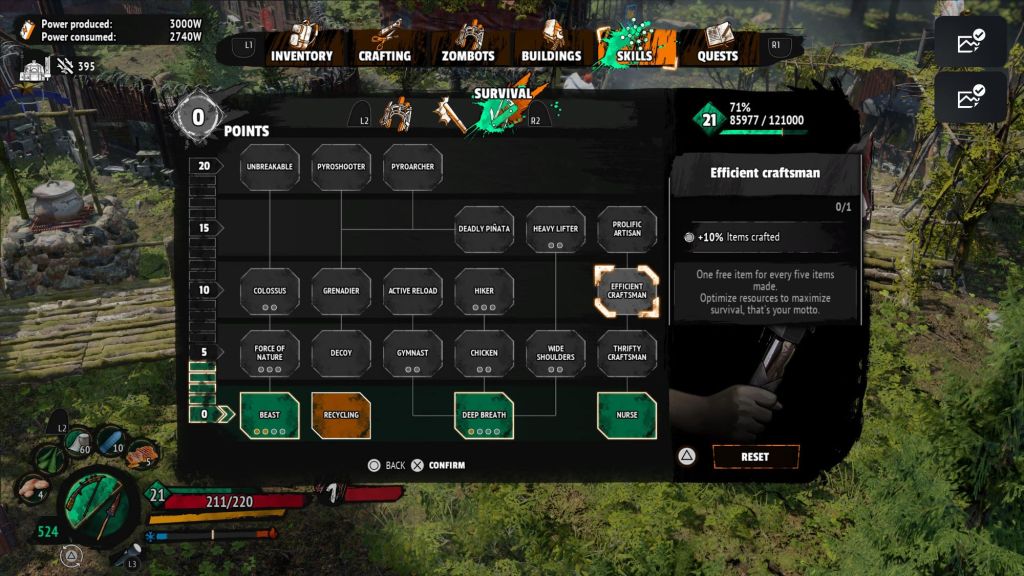Screen dimensions: 1024x576
Task: Pick the Grenadier skill
Action: (x=342, y=291)
